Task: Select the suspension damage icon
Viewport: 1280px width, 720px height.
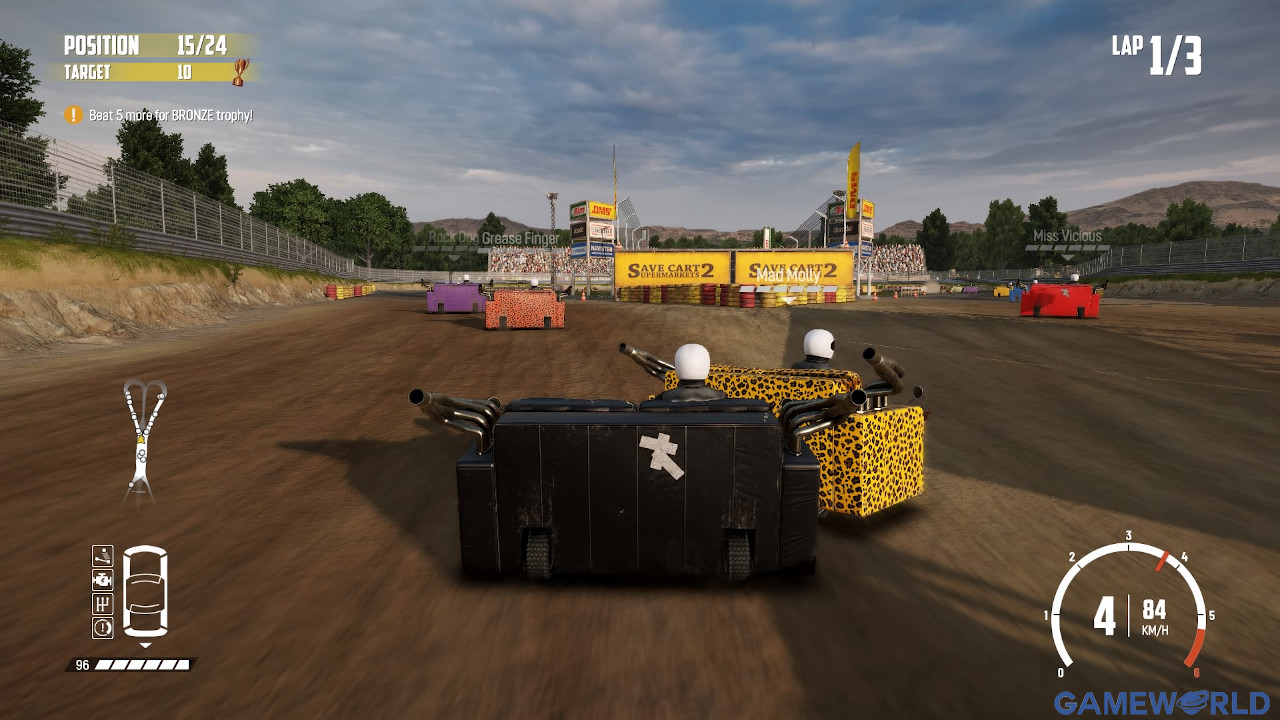Action: 103,556
